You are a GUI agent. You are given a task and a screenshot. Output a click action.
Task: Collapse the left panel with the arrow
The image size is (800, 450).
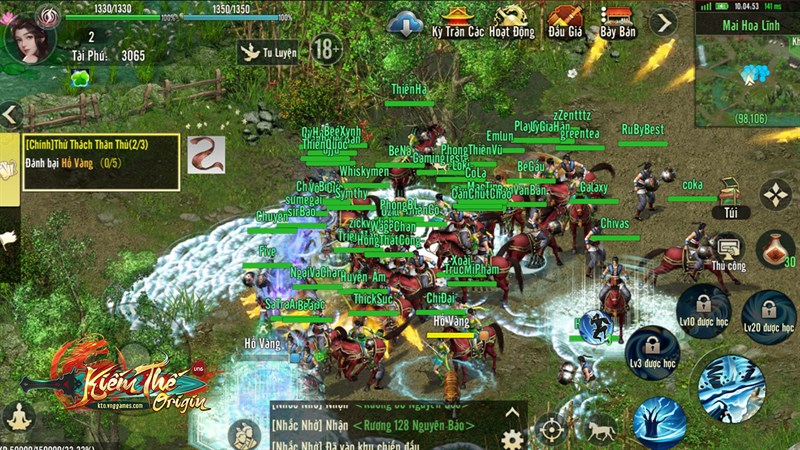coord(11,114)
